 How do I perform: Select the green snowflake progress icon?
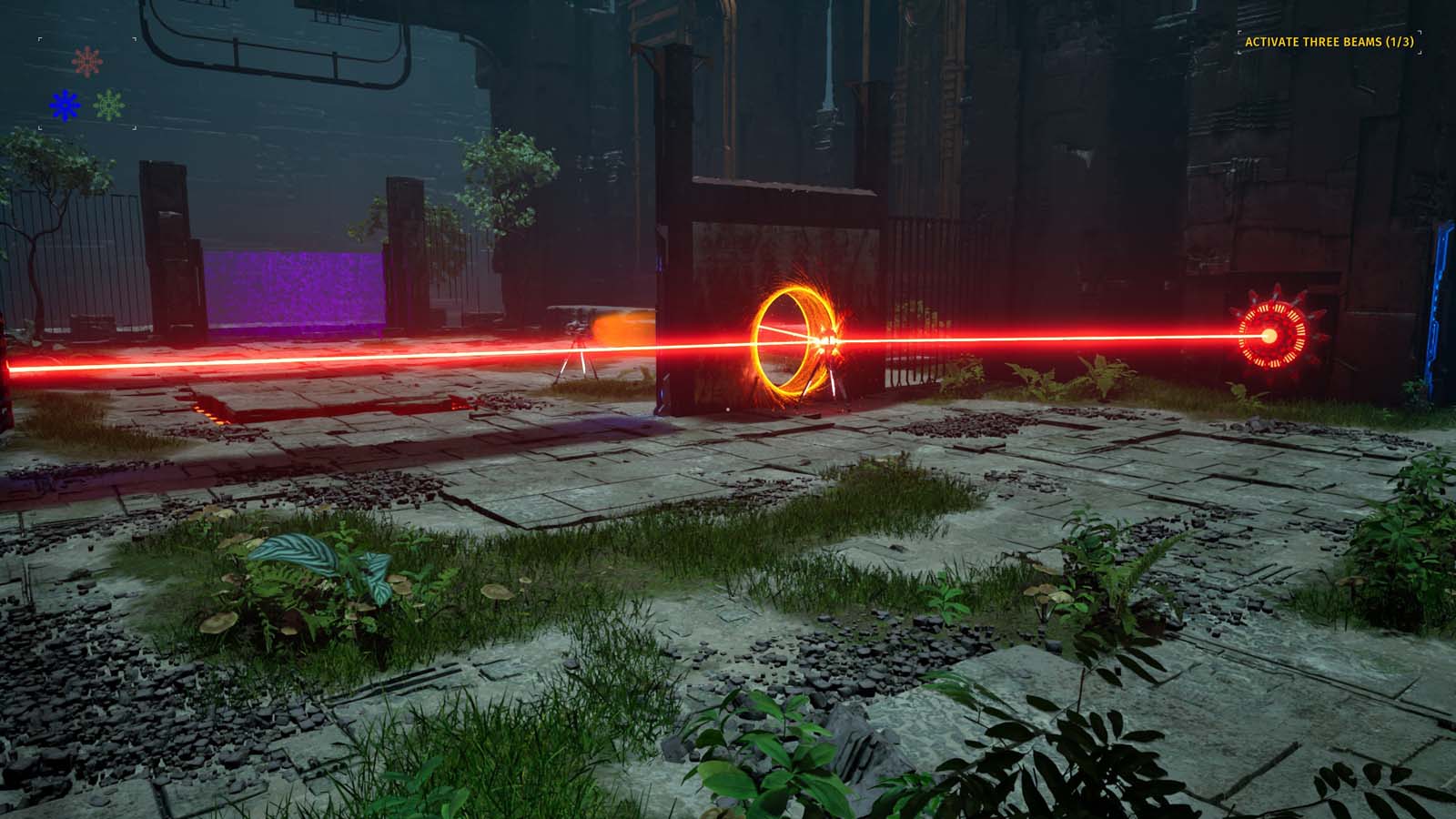[108, 105]
